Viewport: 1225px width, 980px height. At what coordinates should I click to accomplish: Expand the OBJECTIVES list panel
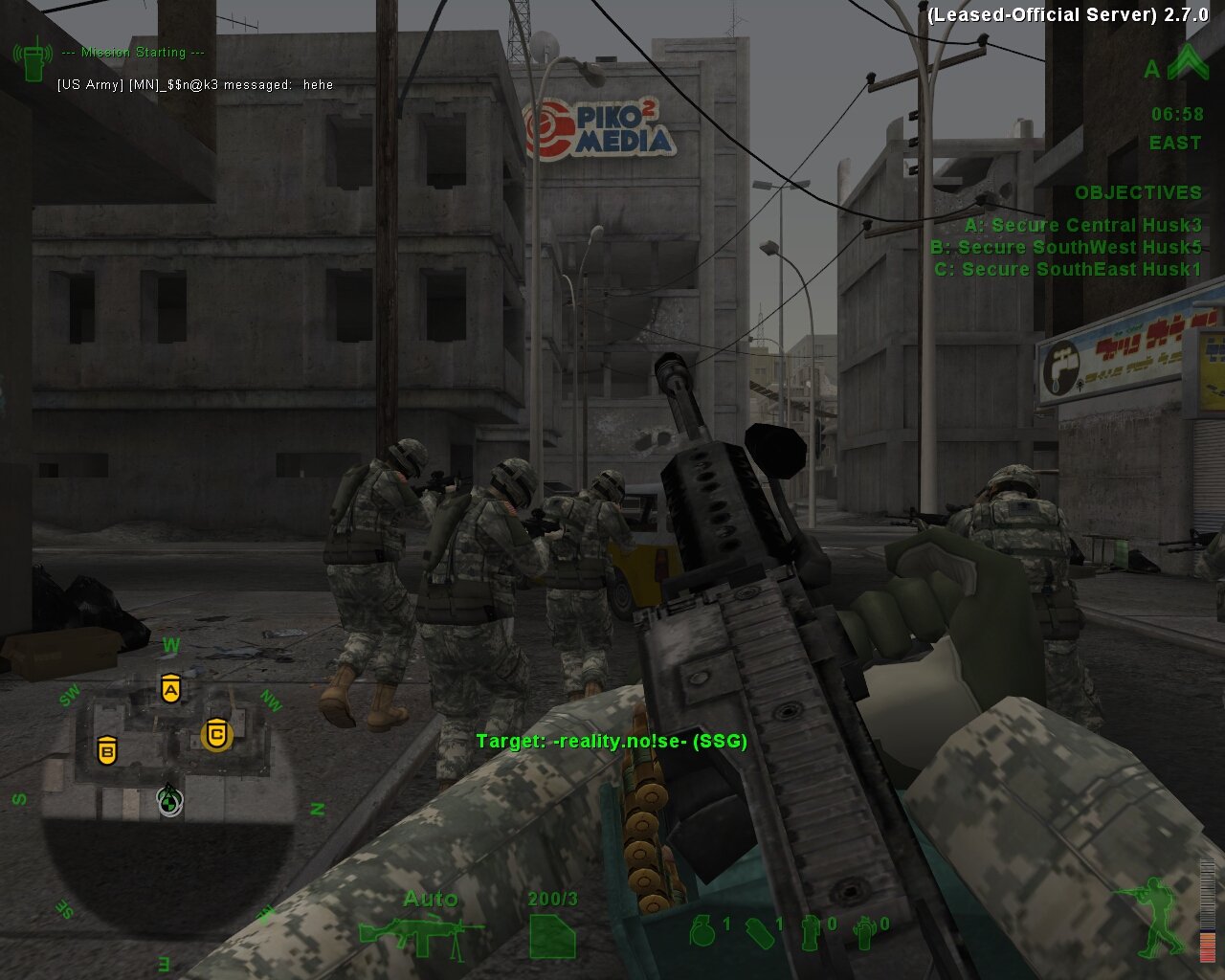(1139, 192)
